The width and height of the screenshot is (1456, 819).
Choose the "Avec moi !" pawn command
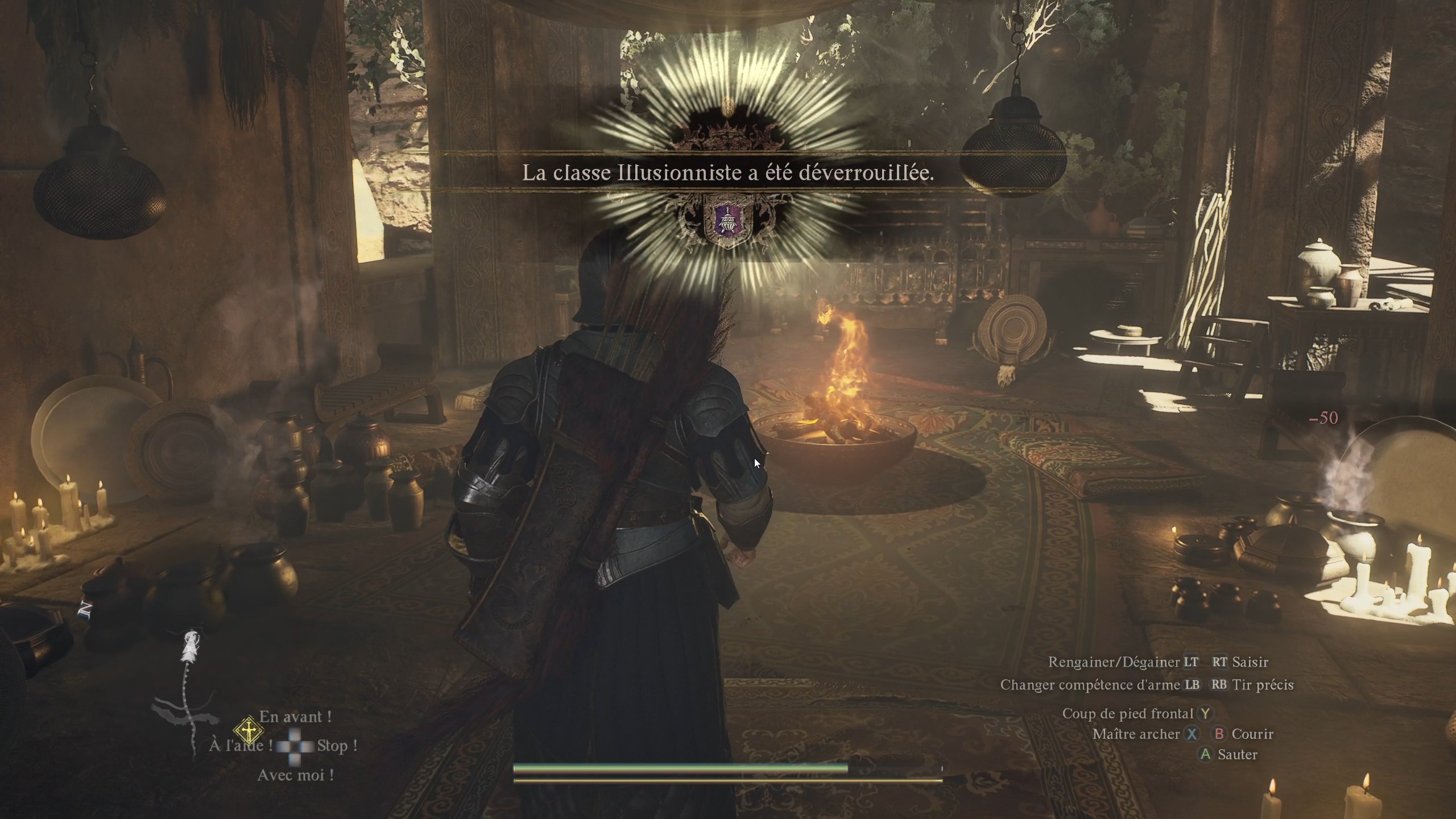[295, 775]
